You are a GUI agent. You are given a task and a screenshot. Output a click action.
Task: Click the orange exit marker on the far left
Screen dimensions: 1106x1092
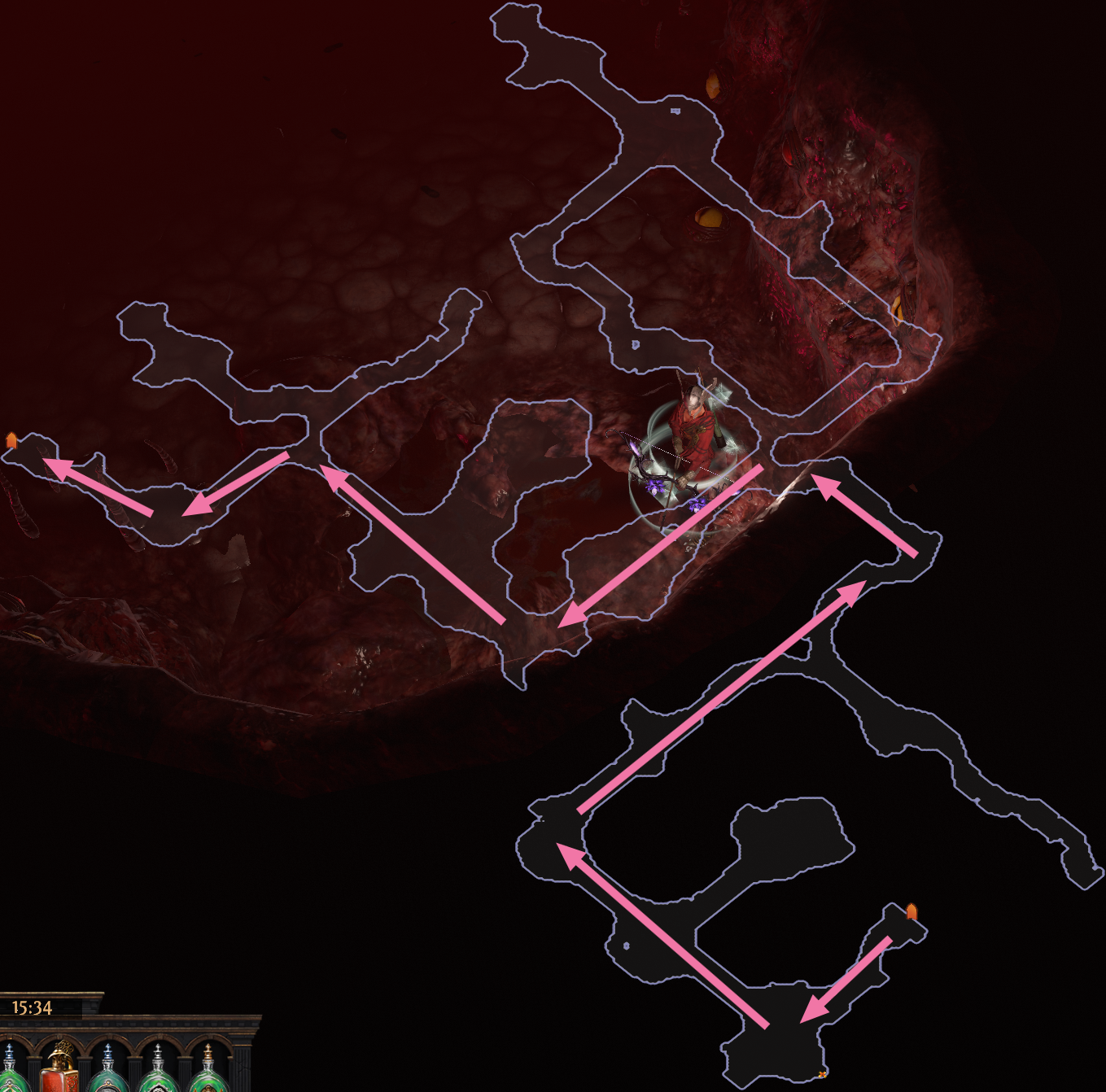click(11, 439)
